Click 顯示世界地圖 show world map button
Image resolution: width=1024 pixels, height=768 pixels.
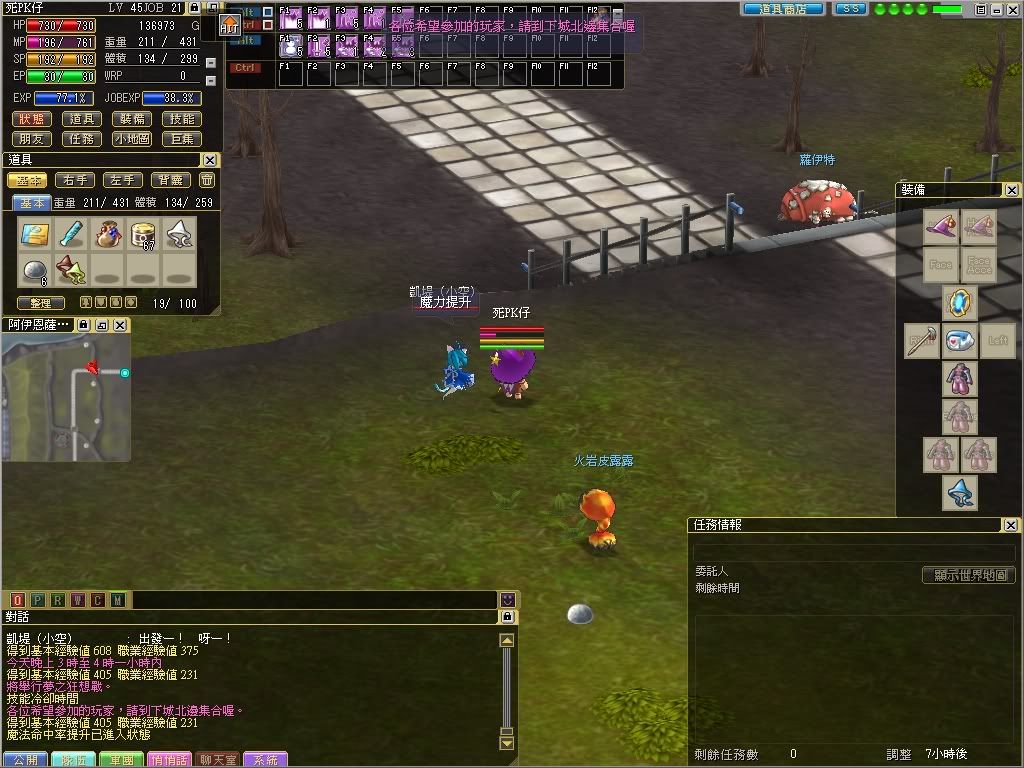click(x=968, y=575)
